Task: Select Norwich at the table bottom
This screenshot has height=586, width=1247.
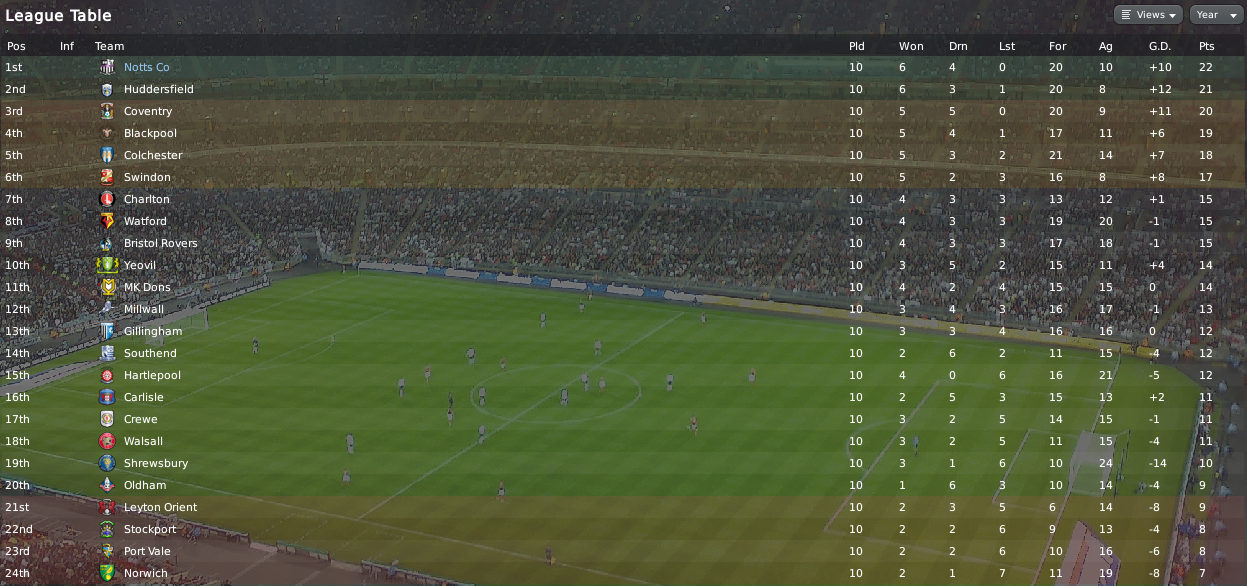Action: click(x=145, y=573)
